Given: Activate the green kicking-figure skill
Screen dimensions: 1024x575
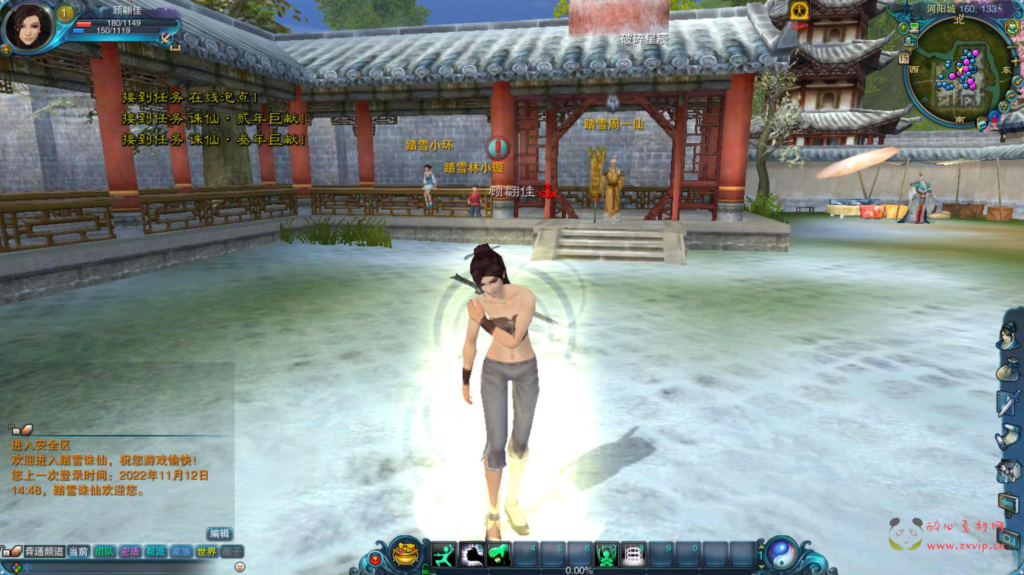Looking at the screenshot, I should [444, 553].
